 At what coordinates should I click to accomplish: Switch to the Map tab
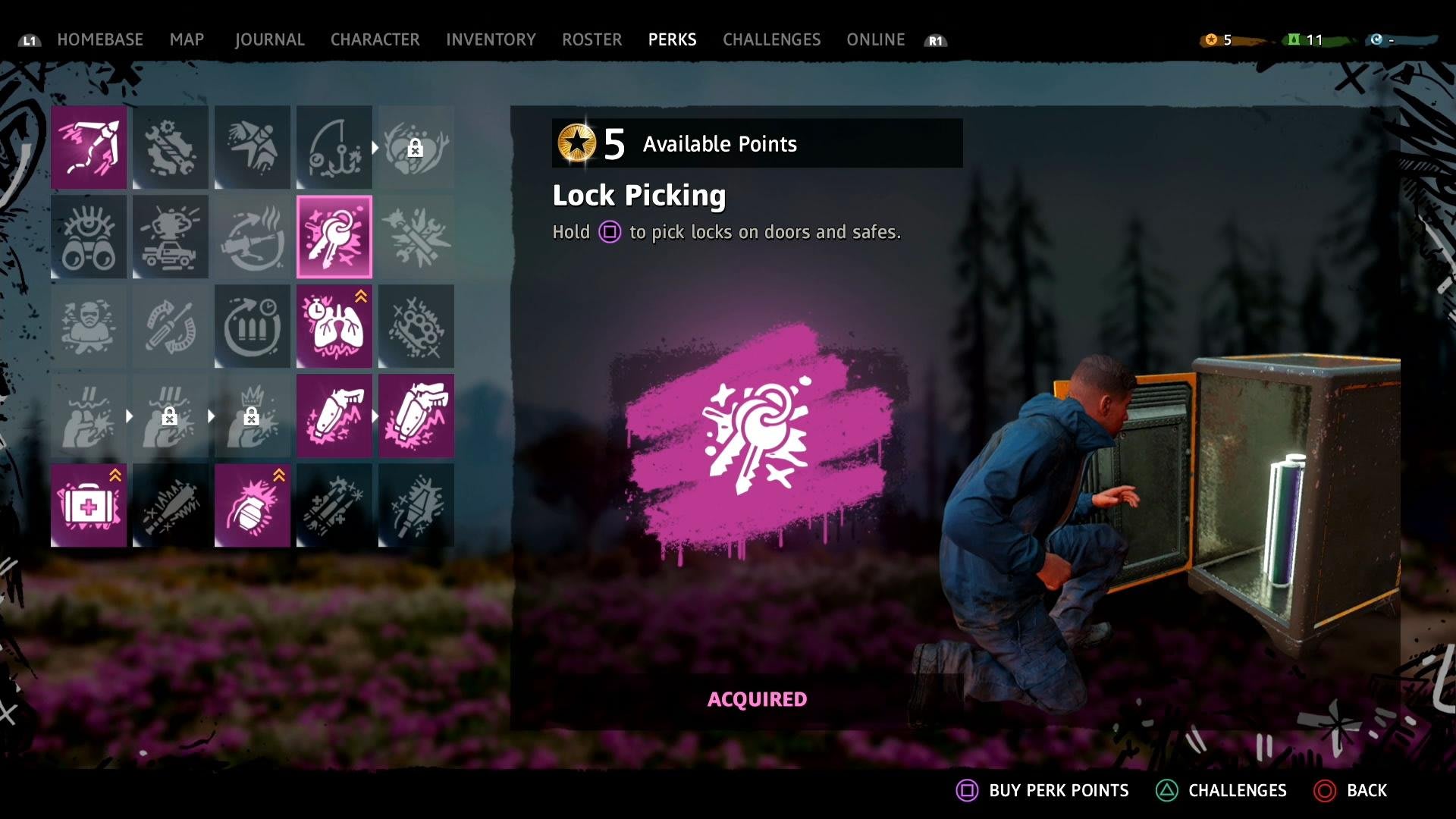click(x=187, y=39)
